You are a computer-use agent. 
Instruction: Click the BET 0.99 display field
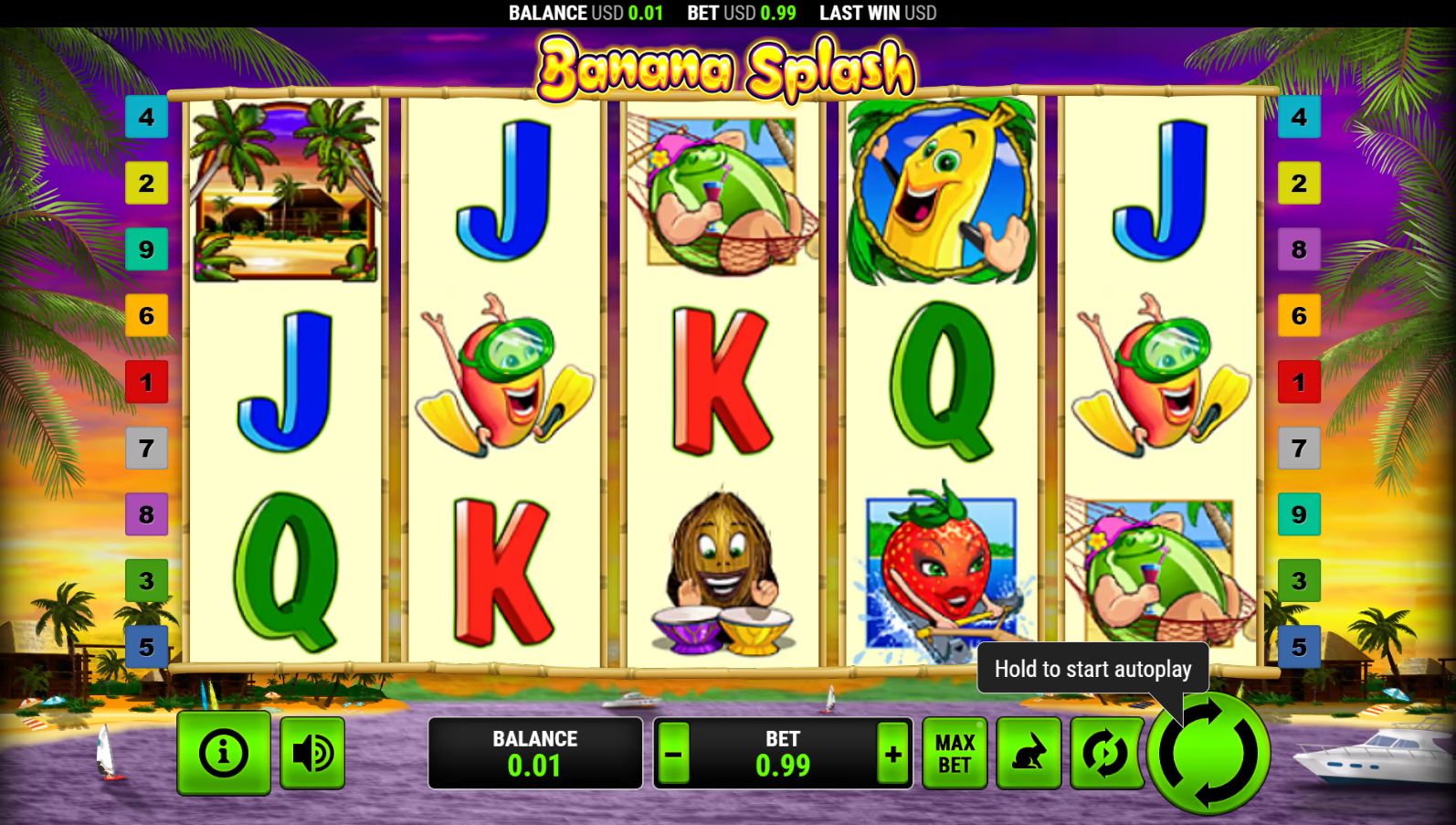tap(781, 755)
